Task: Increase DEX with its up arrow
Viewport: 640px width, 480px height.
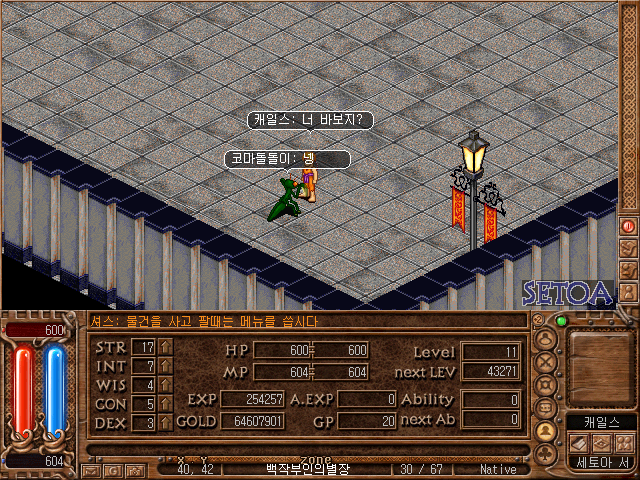Action: (x=165, y=423)
